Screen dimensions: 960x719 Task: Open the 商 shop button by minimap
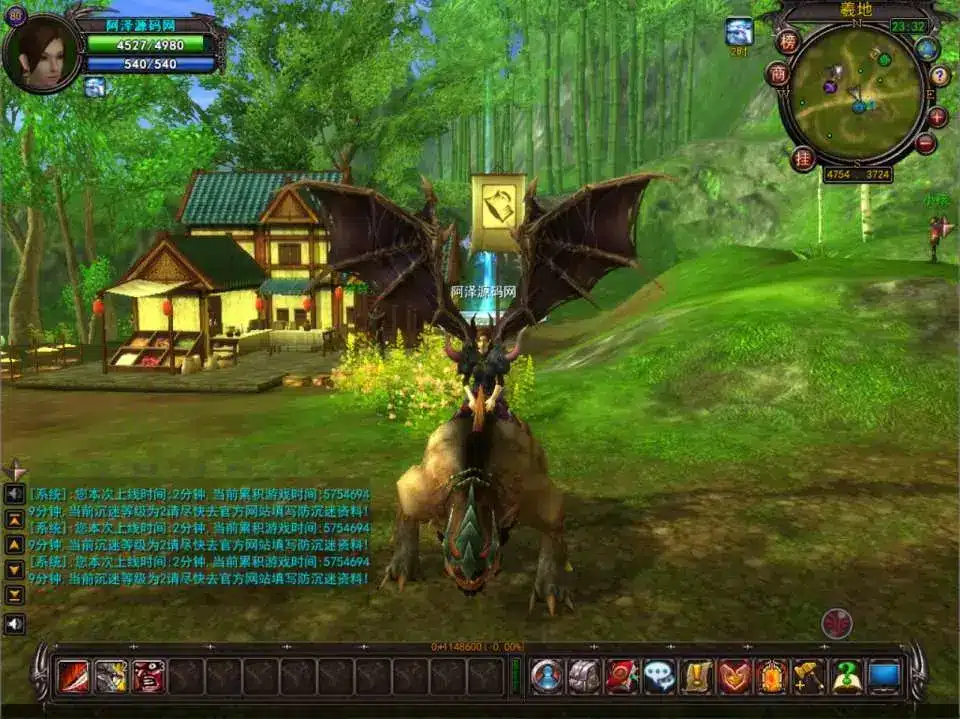click(x=778, y=74)
